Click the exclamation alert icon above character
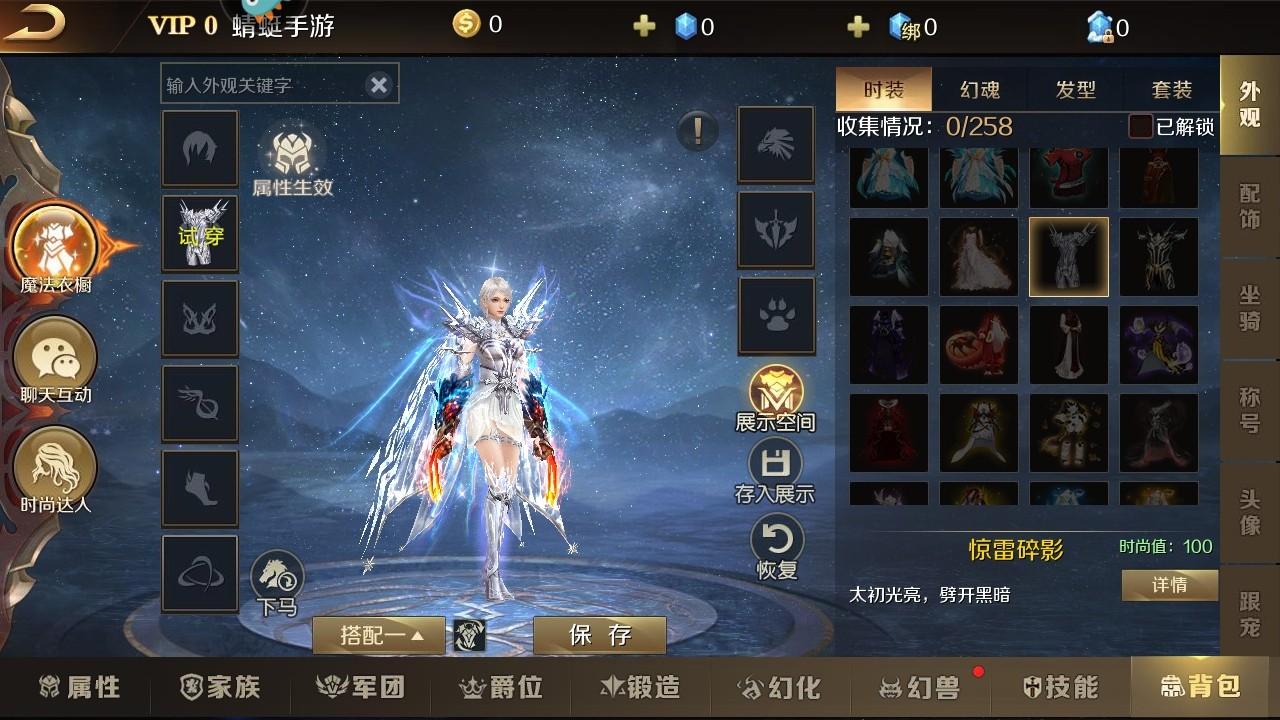This screenshot has height=720, width=1280. tap(697, 131)
